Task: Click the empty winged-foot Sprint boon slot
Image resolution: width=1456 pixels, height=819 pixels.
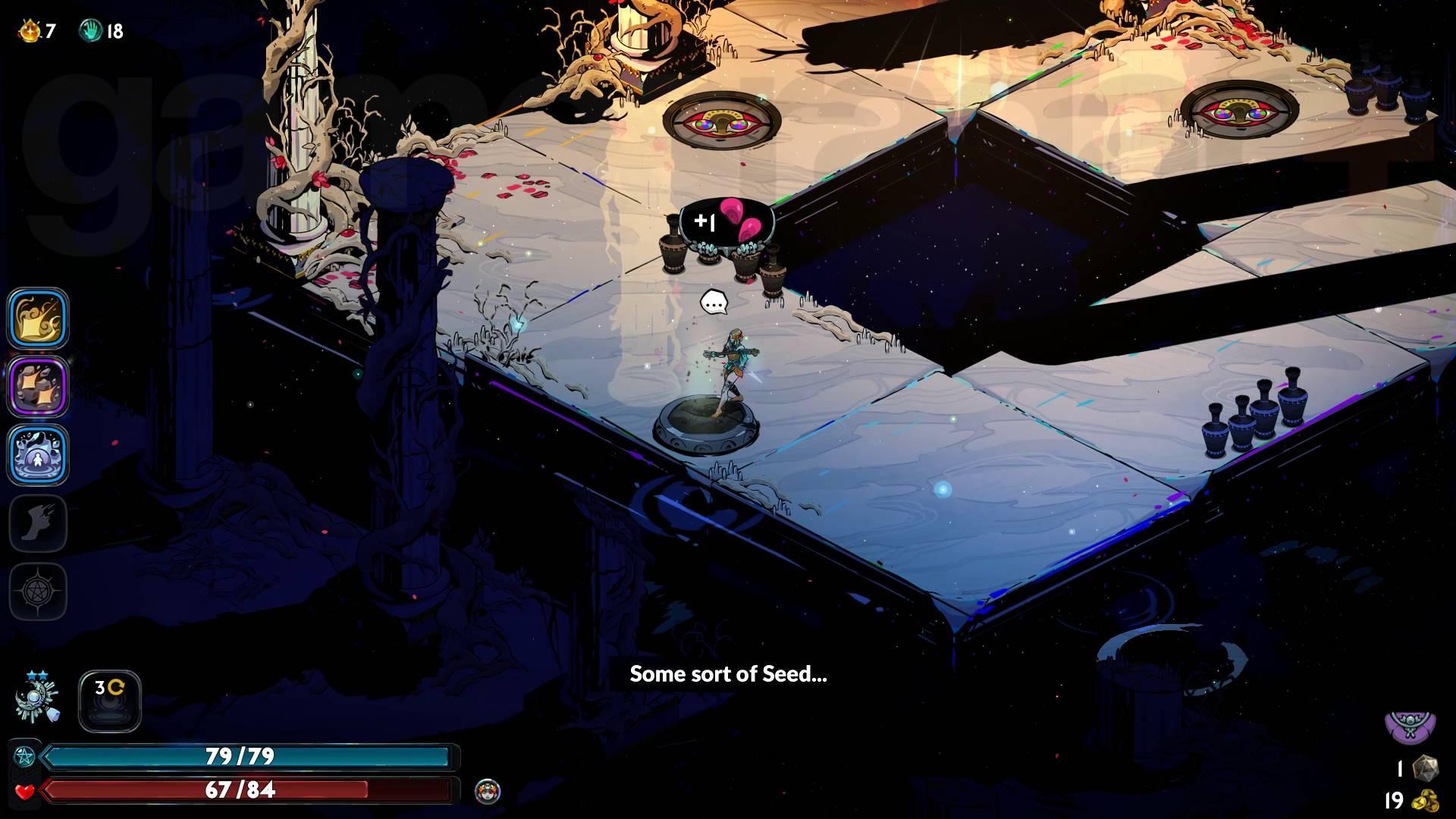Action: 38,522
